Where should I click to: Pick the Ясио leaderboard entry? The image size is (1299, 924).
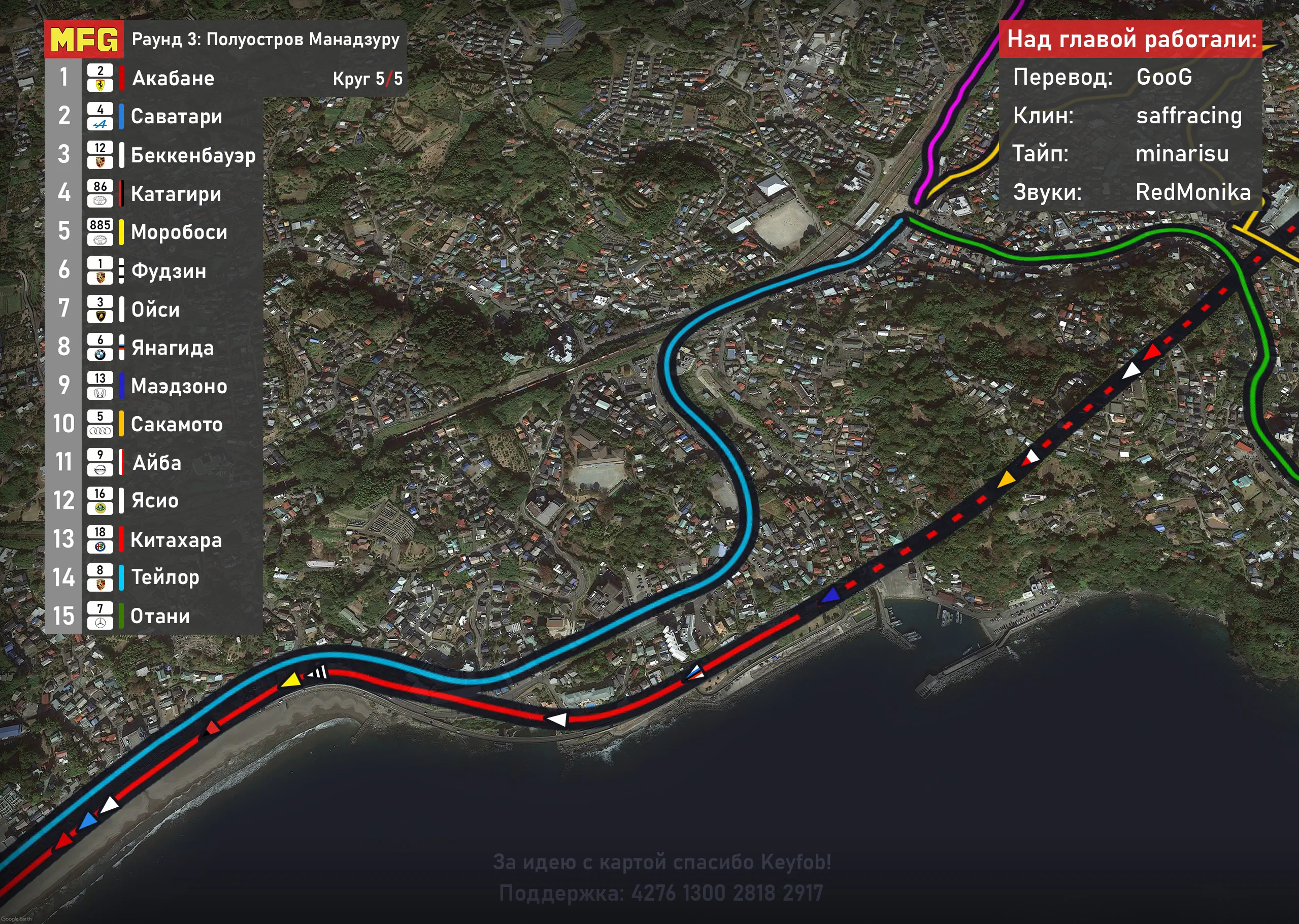click(x=155, y=501)
